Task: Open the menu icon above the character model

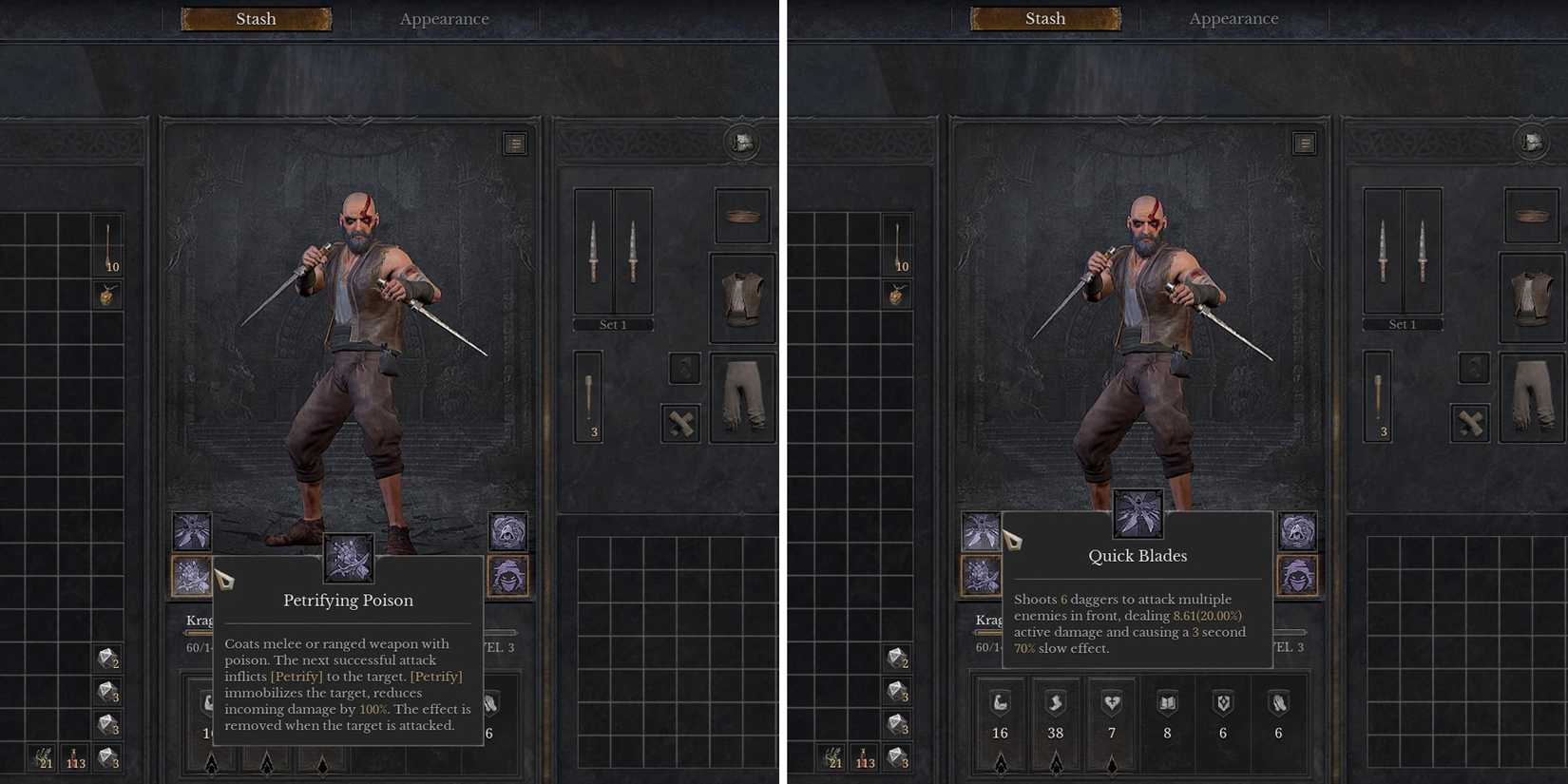Action: pyautogui.click(x=515, y=143)
